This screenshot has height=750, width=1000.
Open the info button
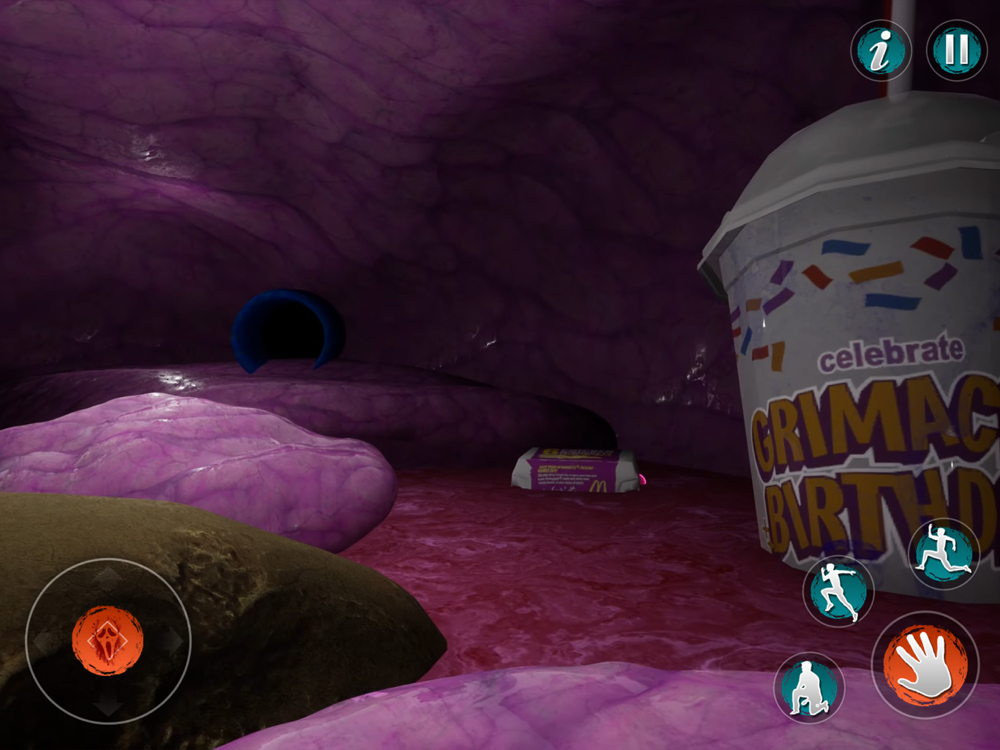click(881, 51)
